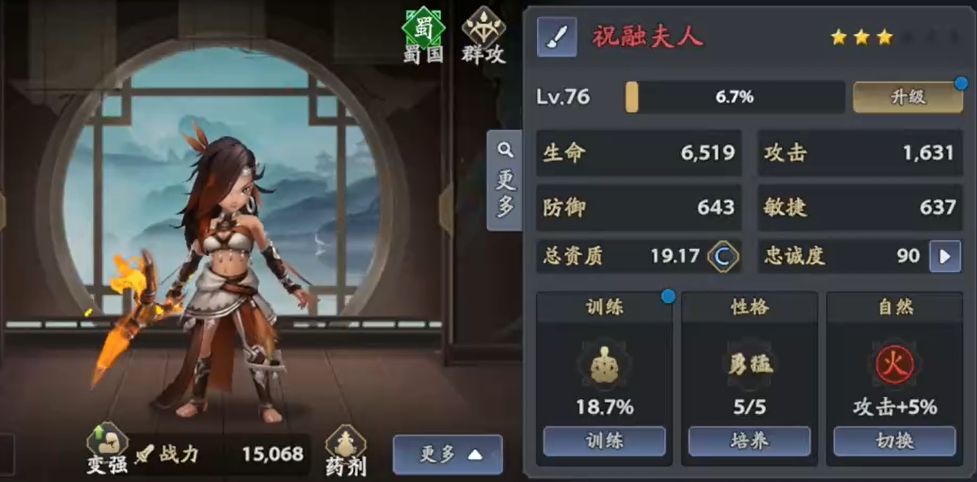Select the 蜀国 faction badge
977x482 pixels.
coord(422,35)
